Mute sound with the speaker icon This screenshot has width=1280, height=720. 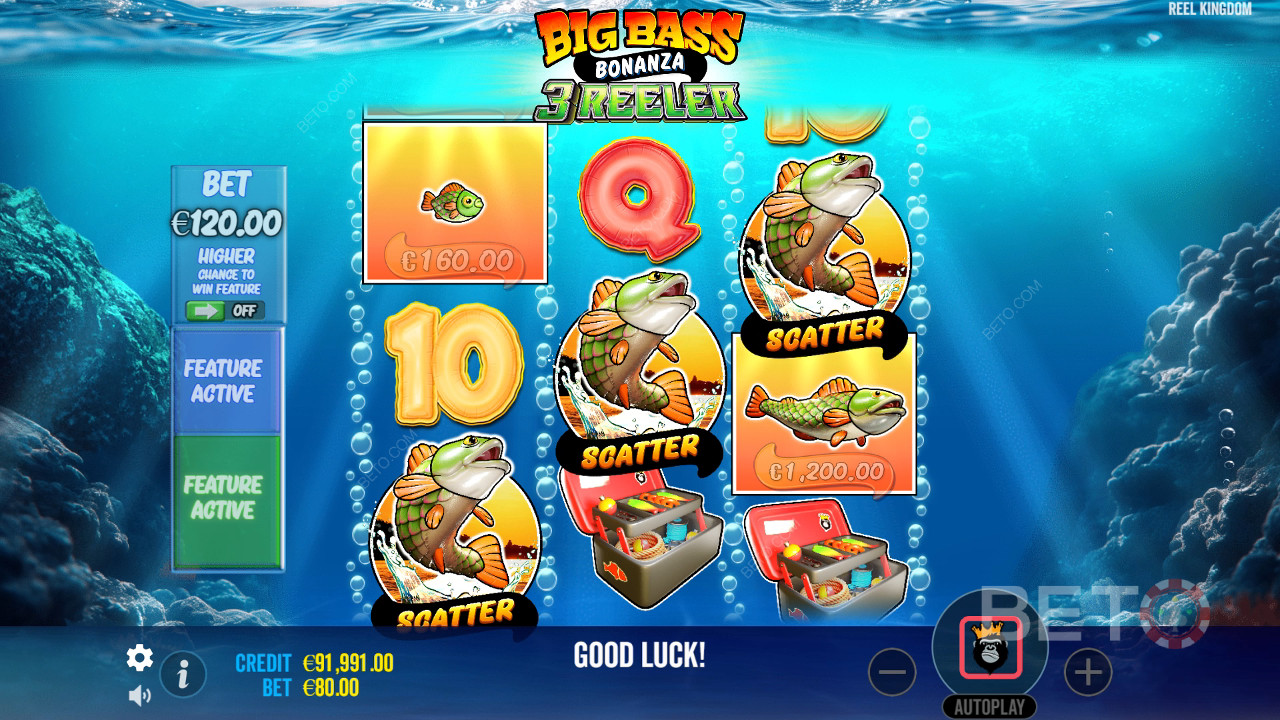click(140, 695)
